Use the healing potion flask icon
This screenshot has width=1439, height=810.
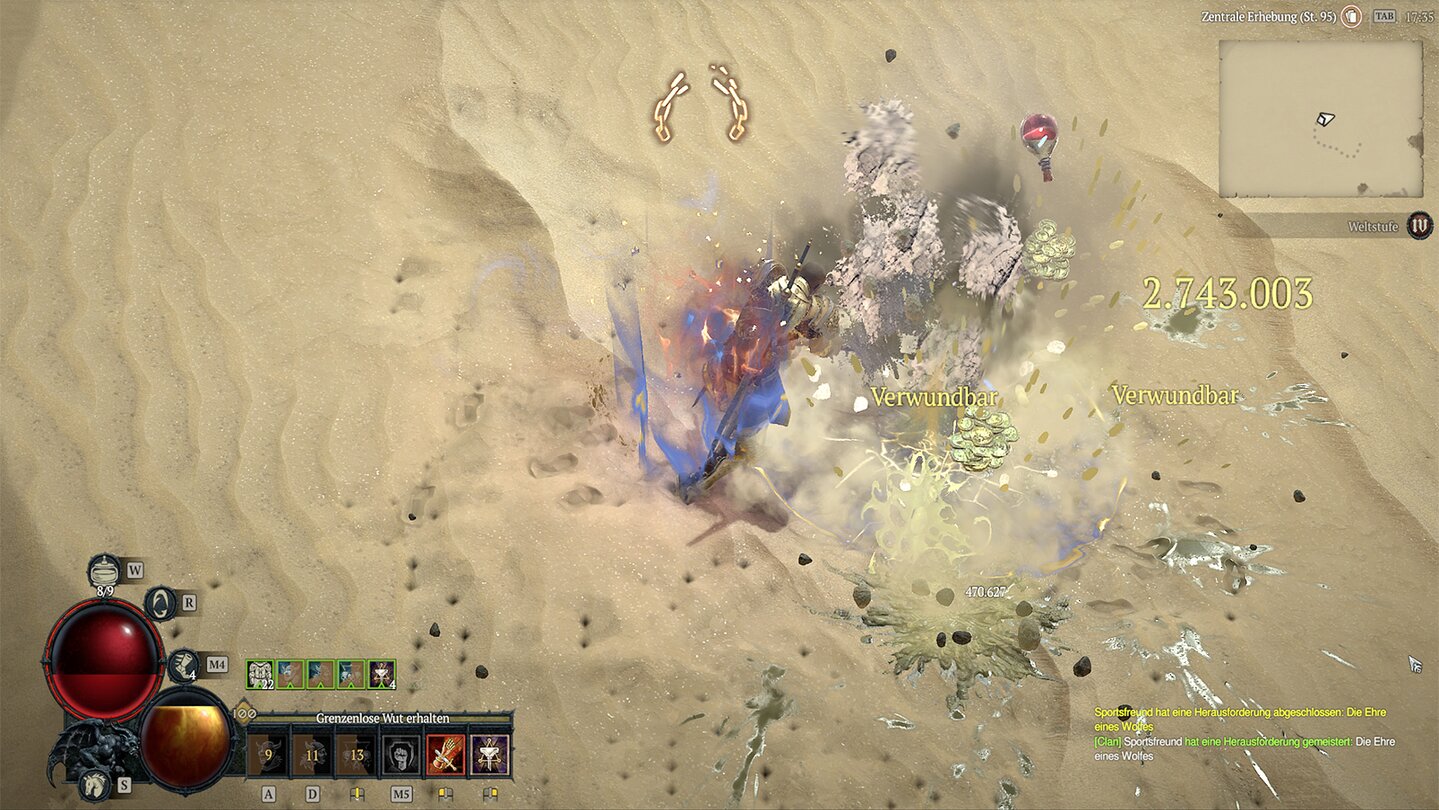click(x=104, y=571)
